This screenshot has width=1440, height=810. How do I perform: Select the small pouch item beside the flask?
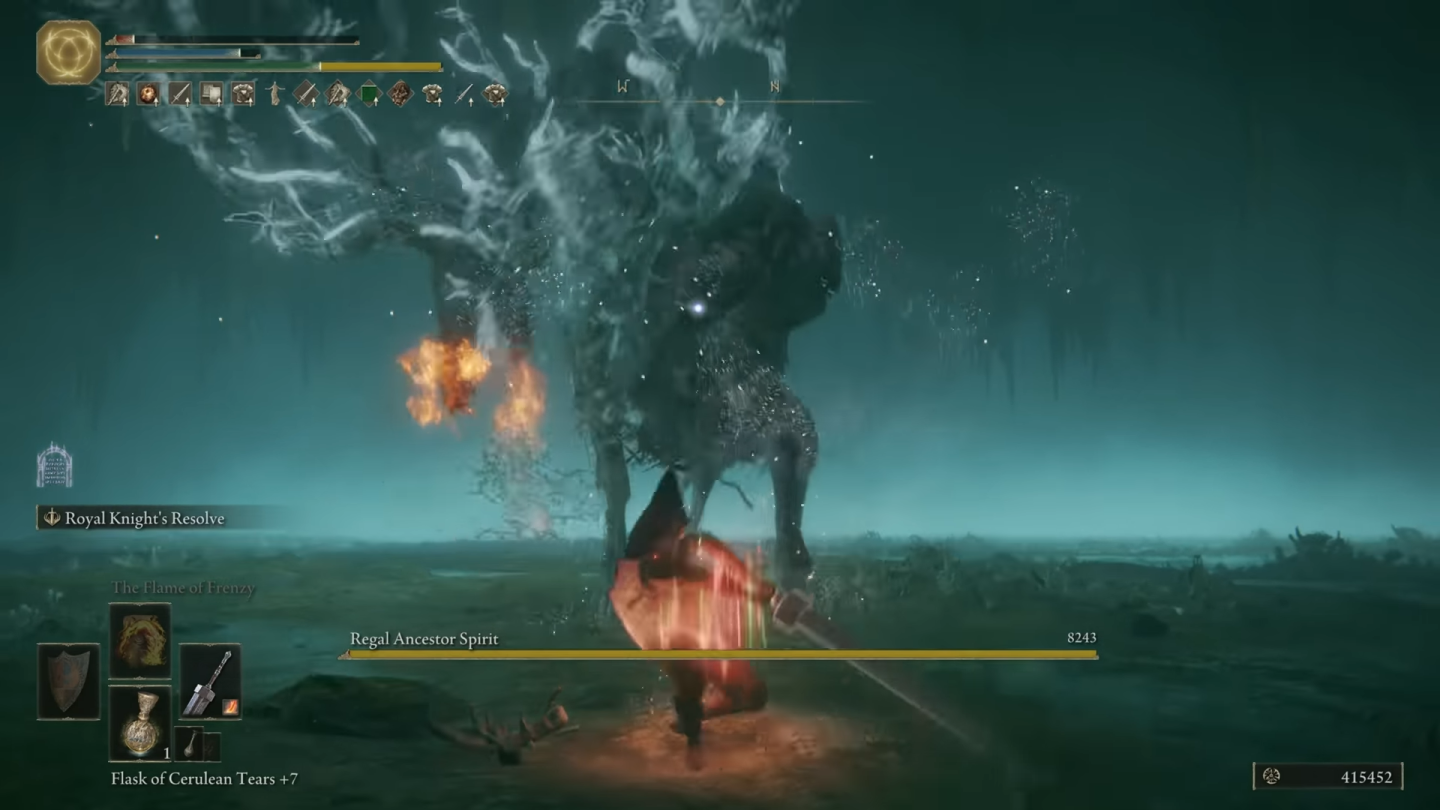190,745
